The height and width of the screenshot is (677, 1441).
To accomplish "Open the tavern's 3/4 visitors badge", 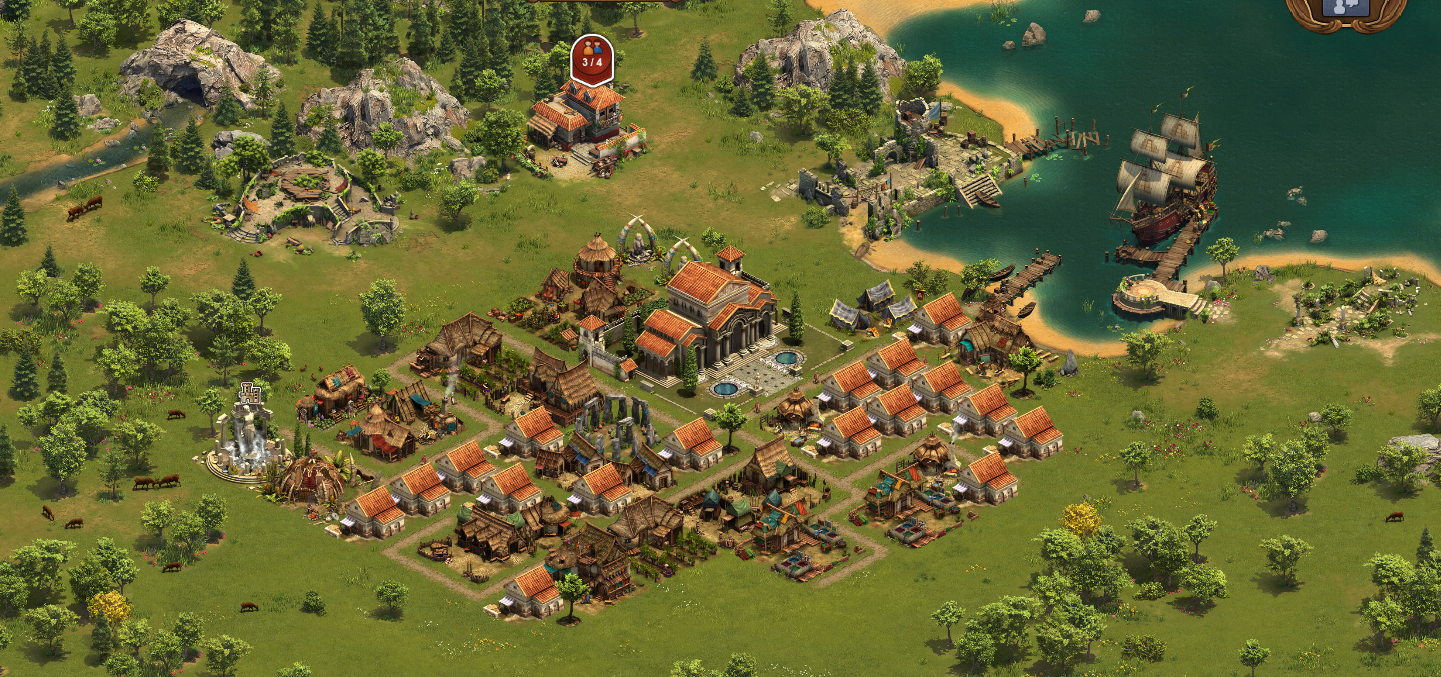I will point(592,60).
